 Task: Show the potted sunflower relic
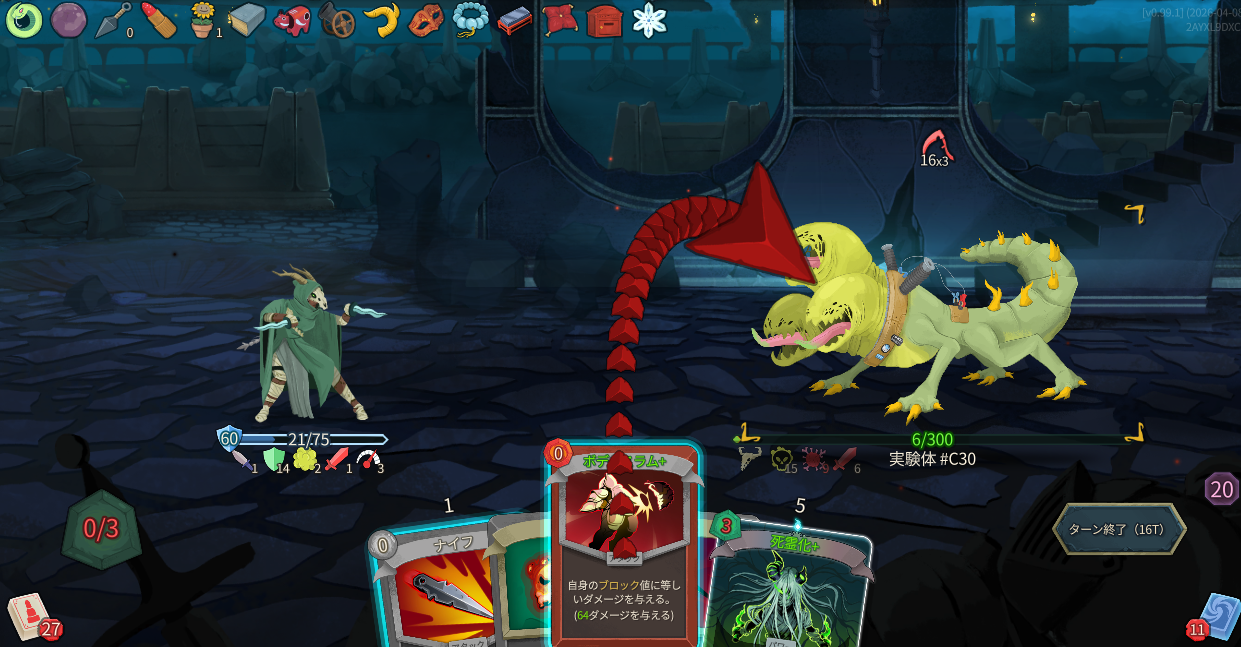[x=203, y=19]
